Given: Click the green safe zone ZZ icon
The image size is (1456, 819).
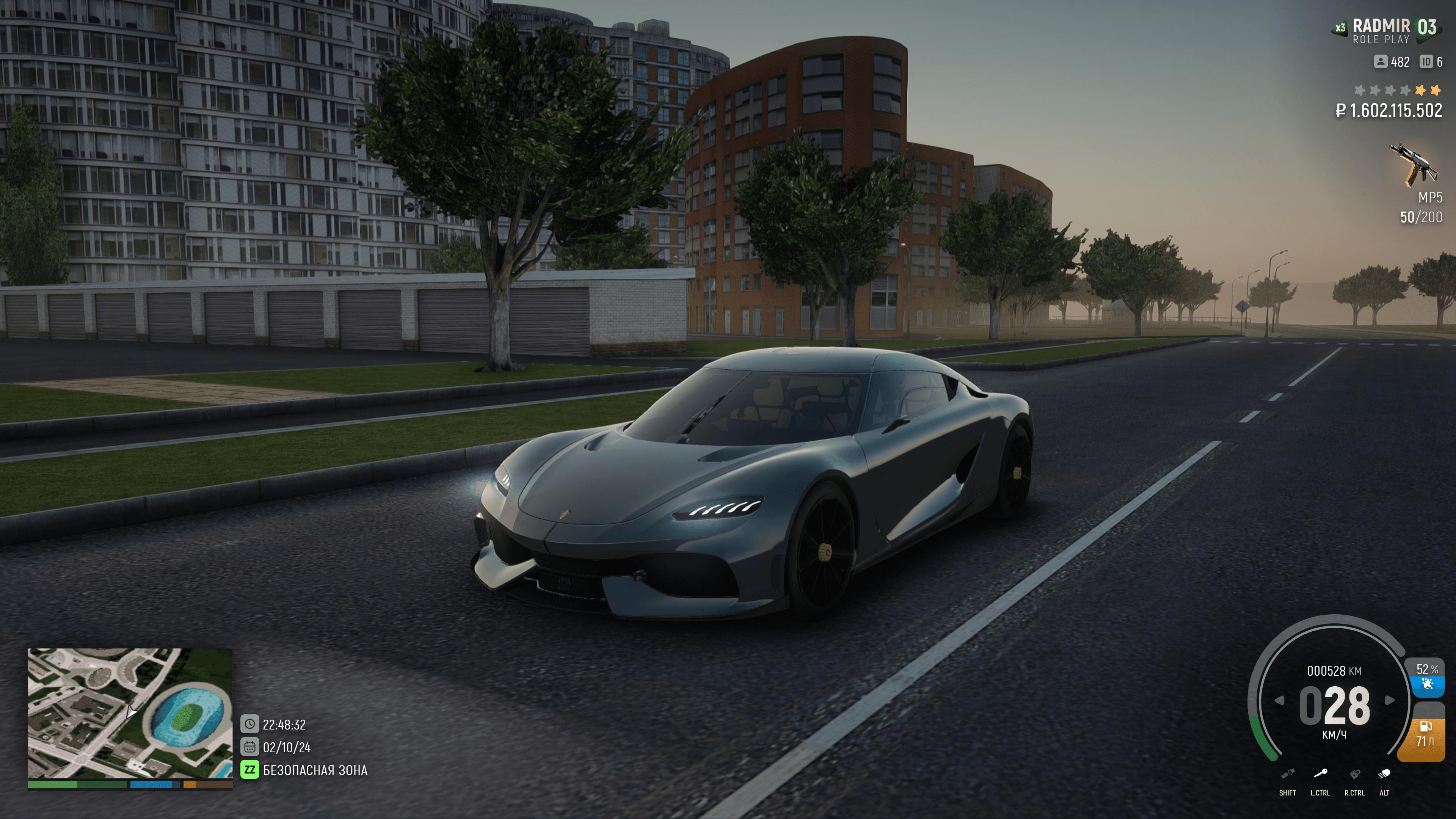Looking at the screenshot, I should pos(249,770).
